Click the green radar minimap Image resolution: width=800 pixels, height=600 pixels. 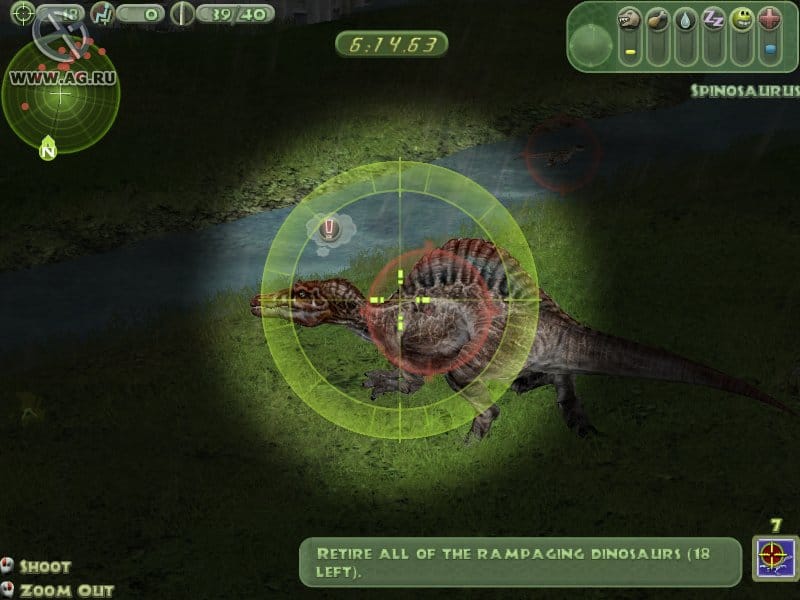(x=60, y=94)
